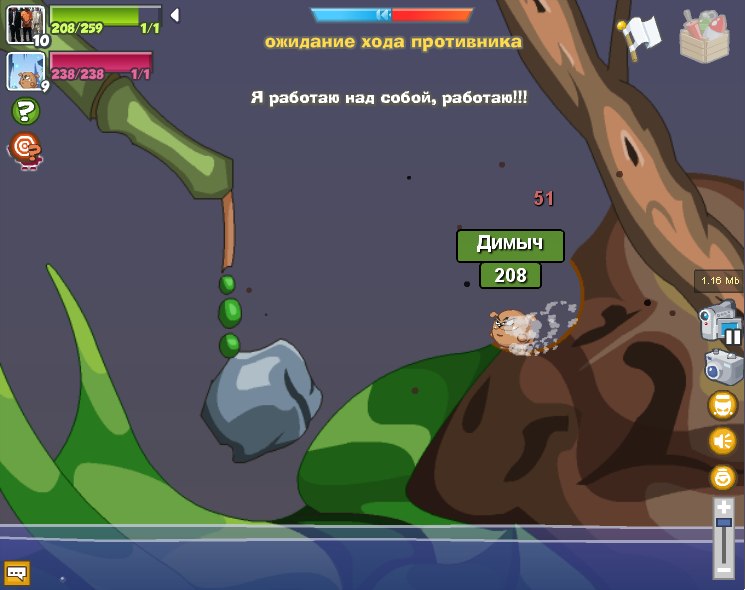Open the orange target hint icon

25,150
